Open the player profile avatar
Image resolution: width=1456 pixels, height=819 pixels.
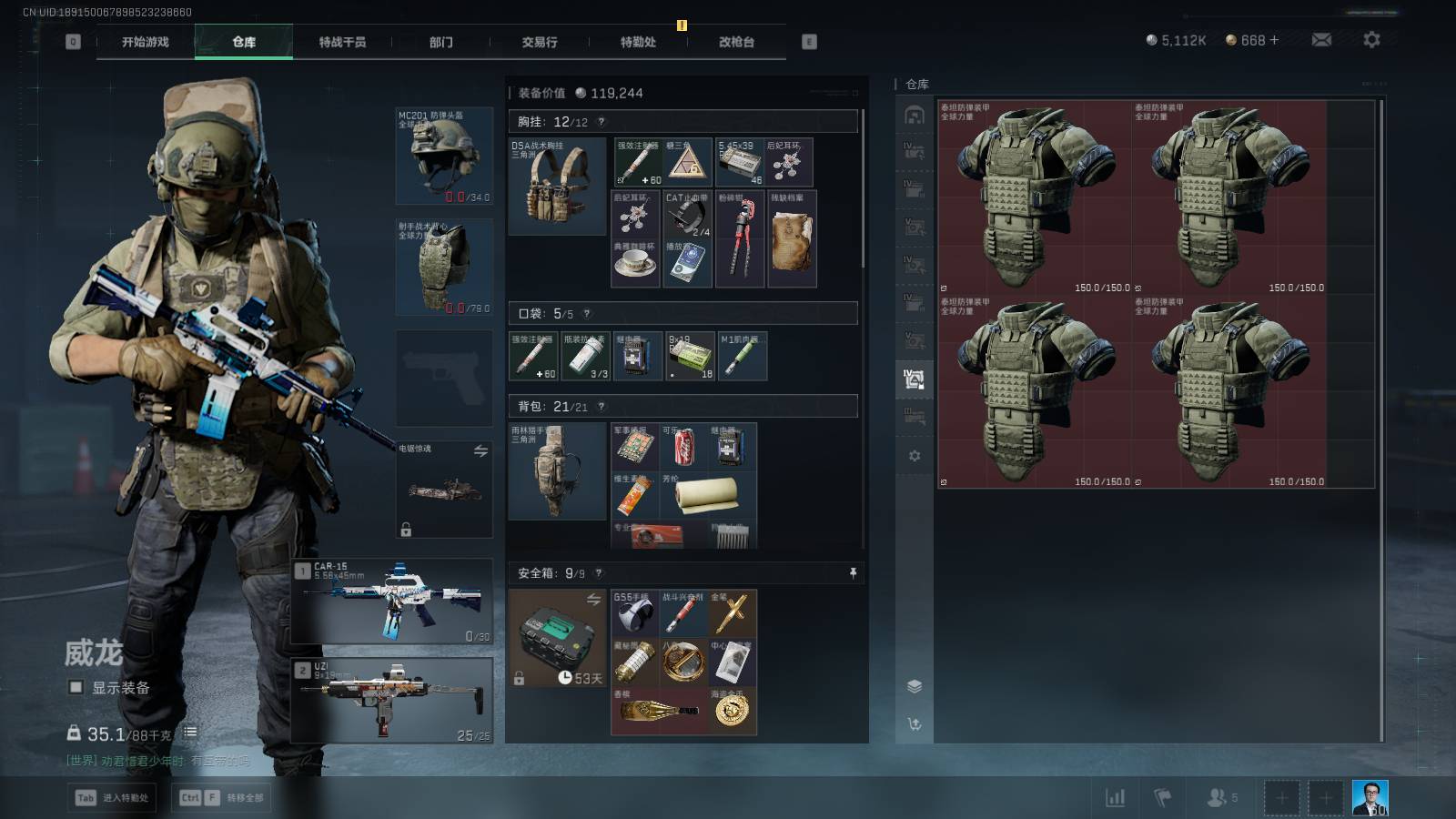pos(1370,798)
